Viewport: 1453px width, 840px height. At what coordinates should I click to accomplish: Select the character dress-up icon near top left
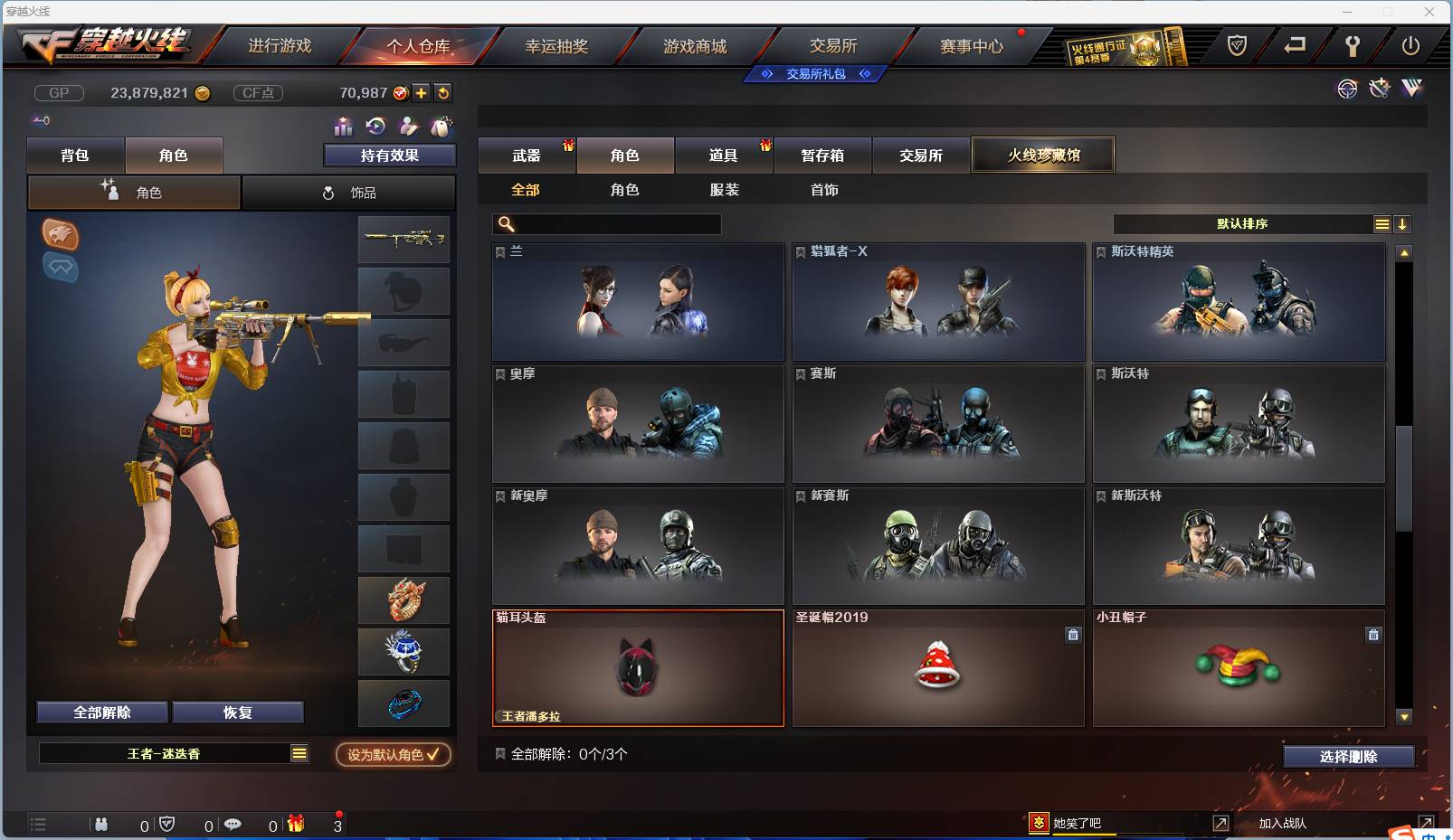point(408,127)
